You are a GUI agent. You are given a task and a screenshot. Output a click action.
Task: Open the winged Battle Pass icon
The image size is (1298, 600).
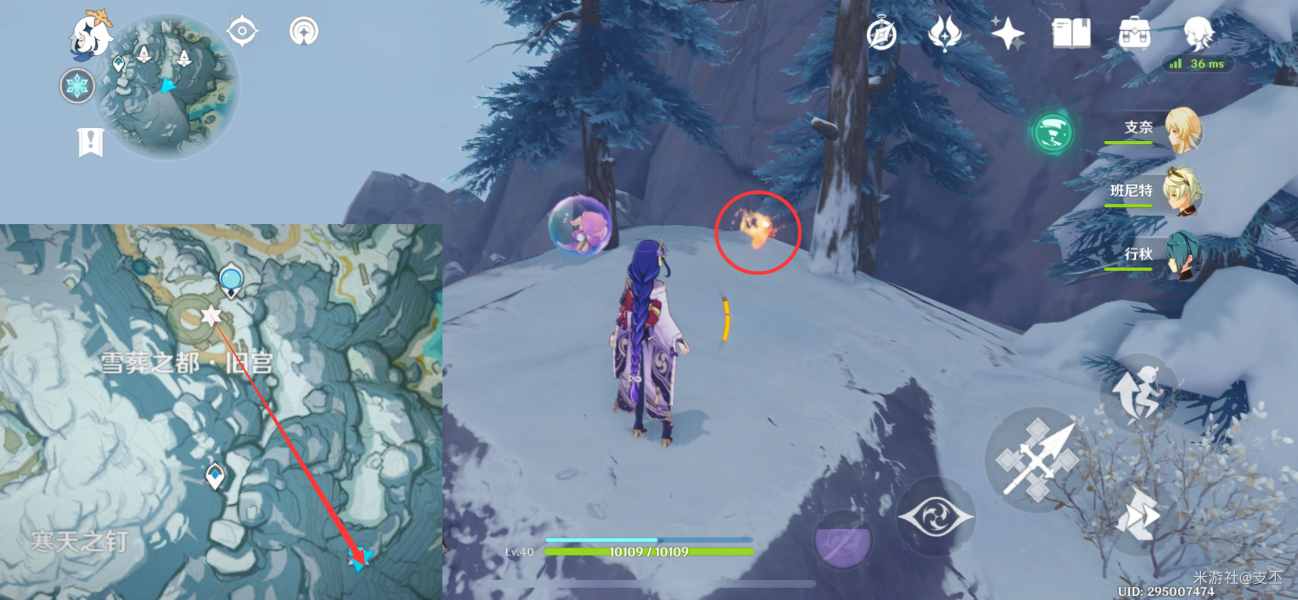(x=944, y=33)
